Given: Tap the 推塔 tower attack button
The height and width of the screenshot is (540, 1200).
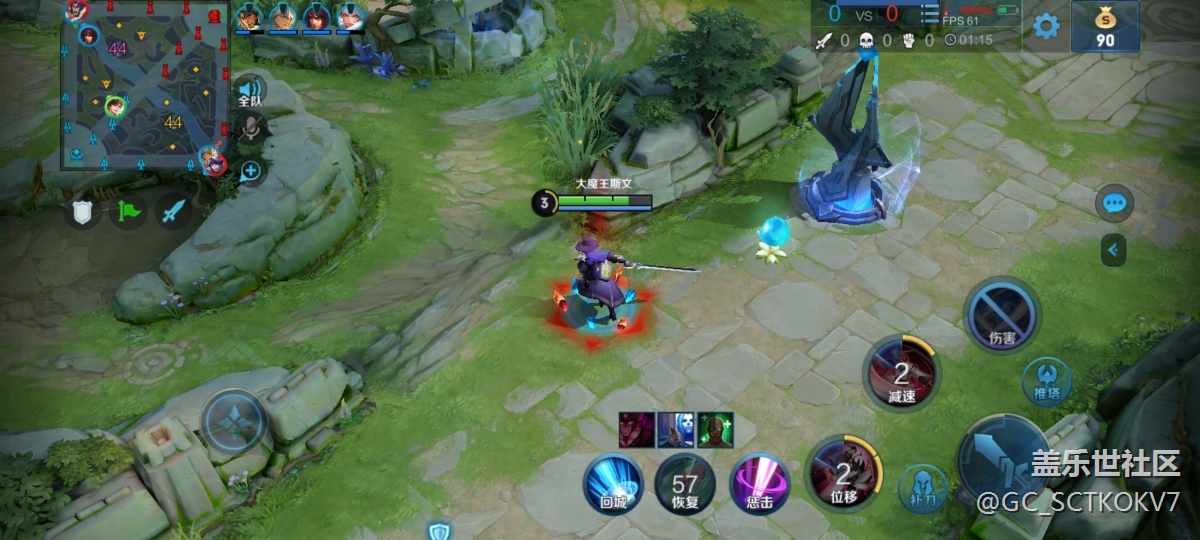Looking at the screenshot, I should pyautogui.click(x=1047, y=381).
